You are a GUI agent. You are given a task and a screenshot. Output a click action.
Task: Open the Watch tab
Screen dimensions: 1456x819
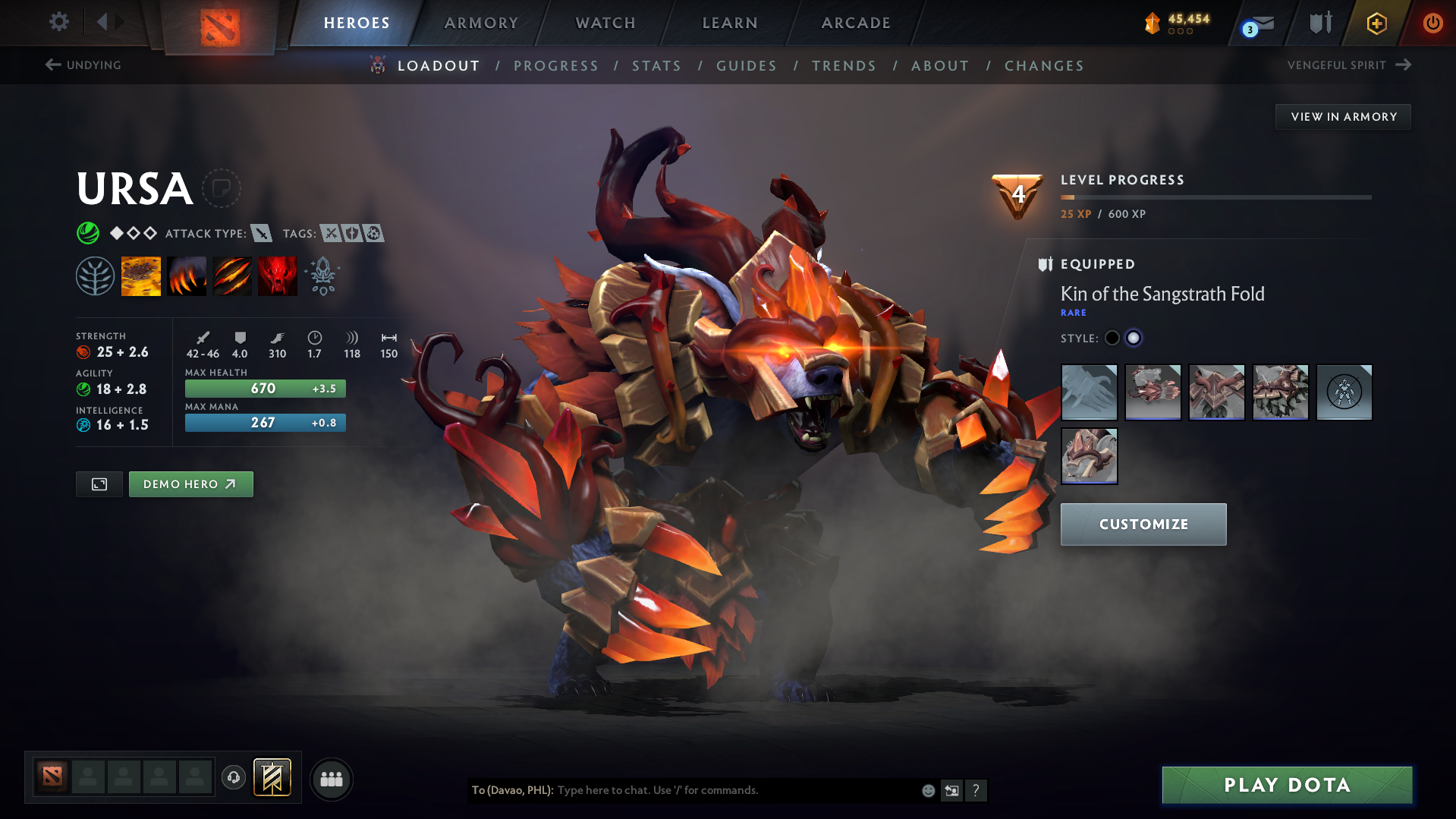(x=605, y=23)
